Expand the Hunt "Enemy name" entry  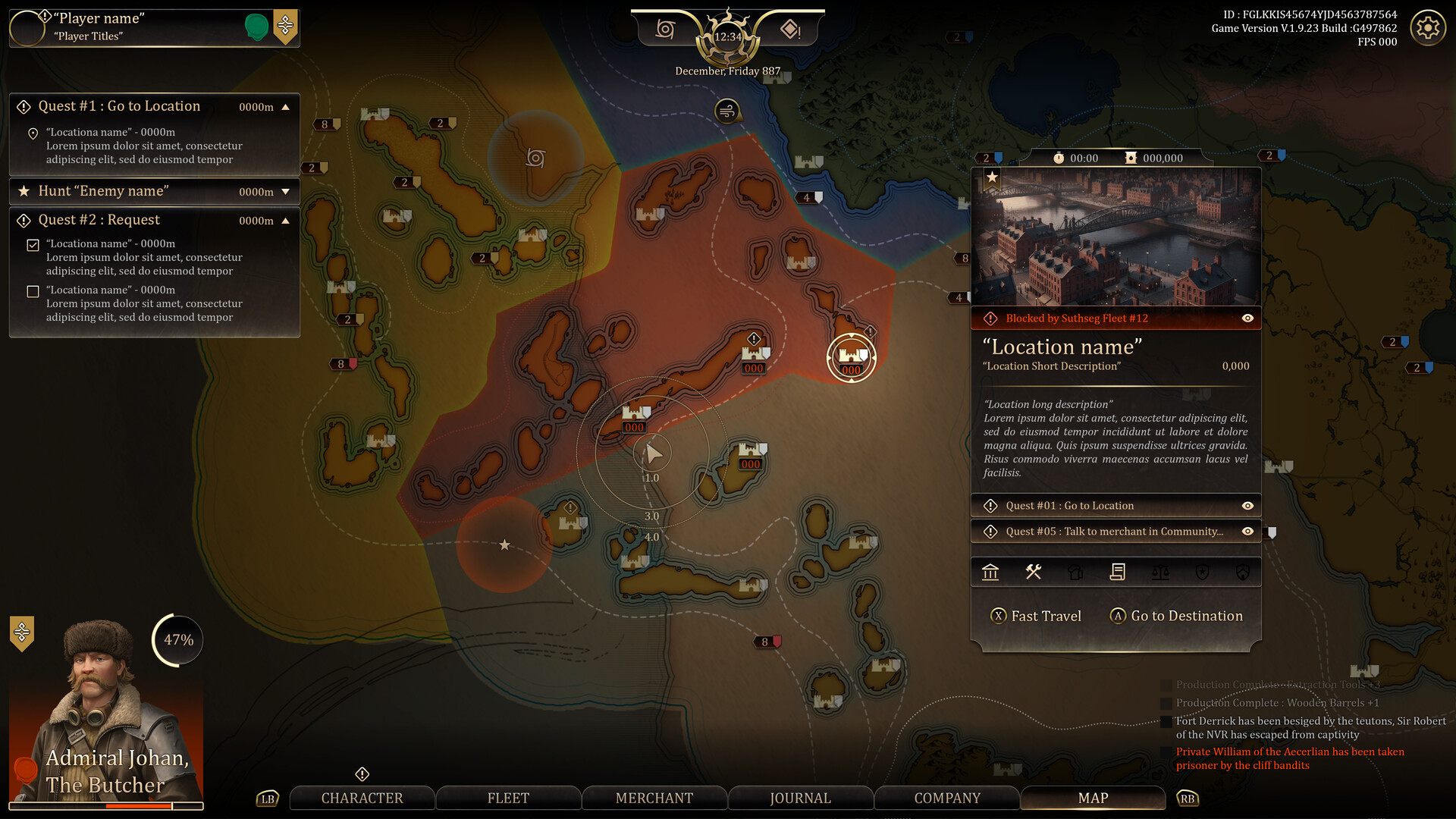(x=286, y=192)
